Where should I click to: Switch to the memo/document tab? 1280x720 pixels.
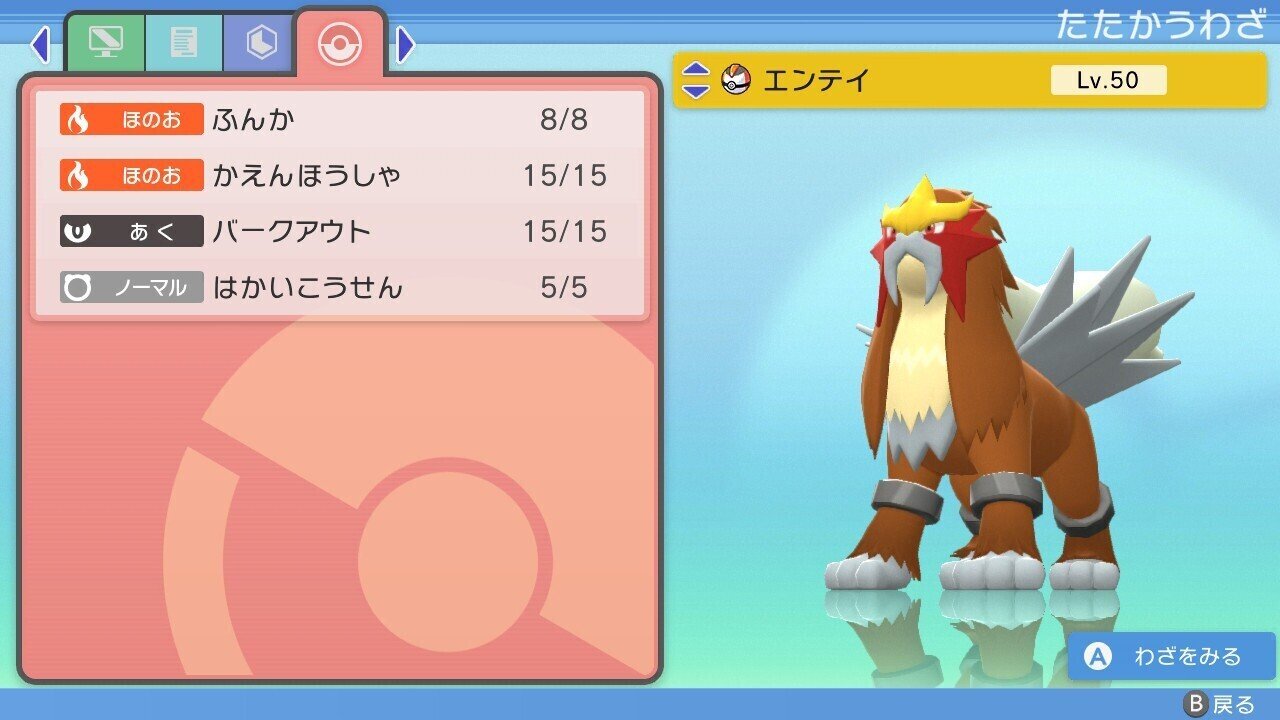tap(185, 43)
